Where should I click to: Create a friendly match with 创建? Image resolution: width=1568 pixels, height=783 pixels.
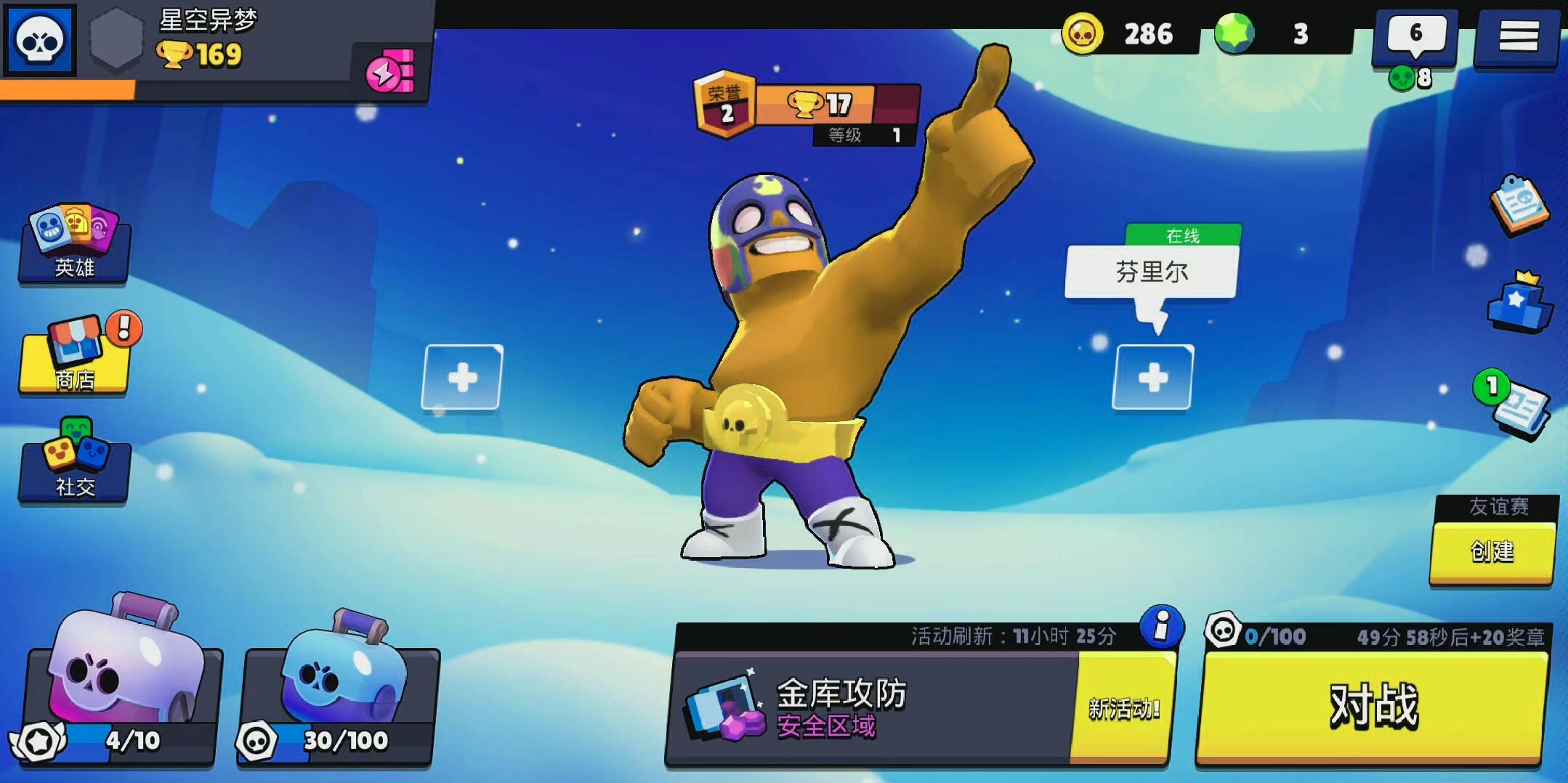1492,552
